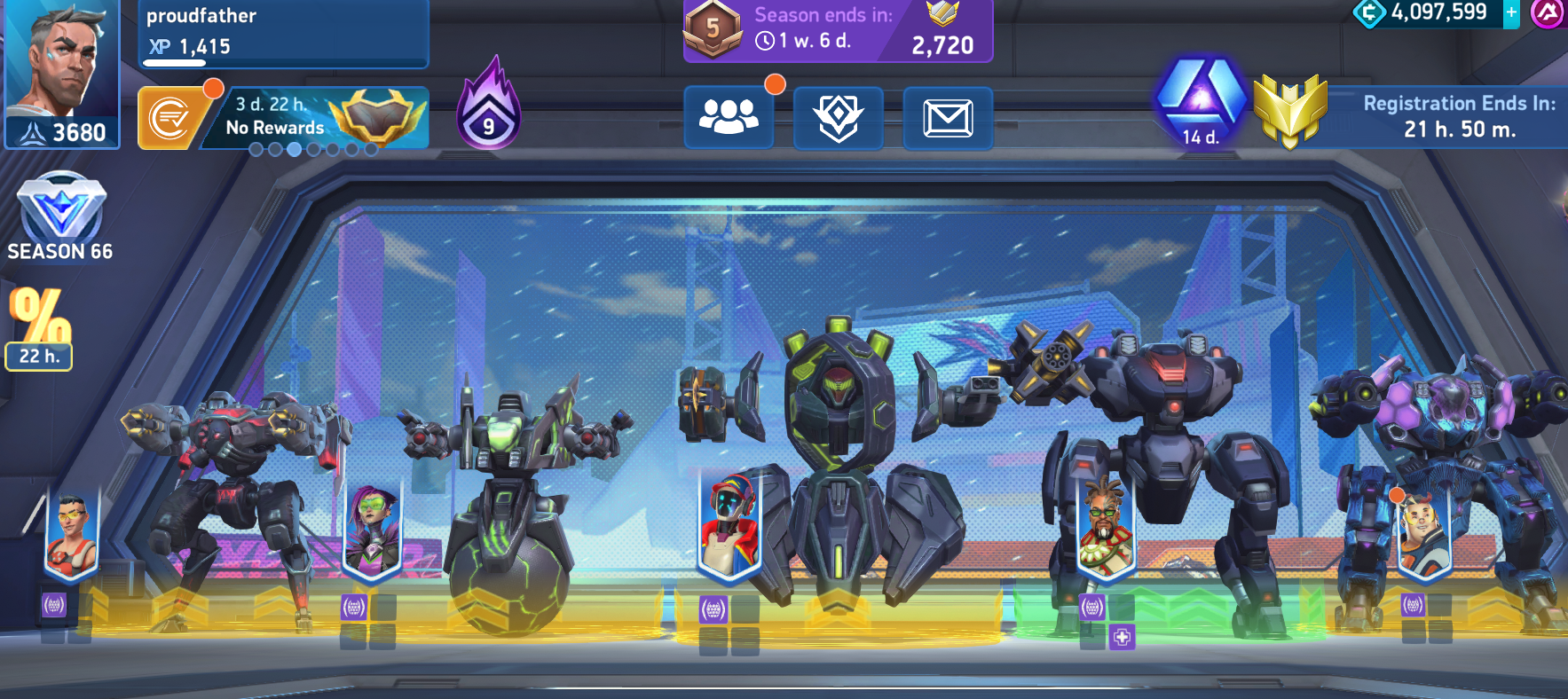Click the purple plus implant slot
The width and height of the screenshot is (1568, 699).
tap(1122, 637)
